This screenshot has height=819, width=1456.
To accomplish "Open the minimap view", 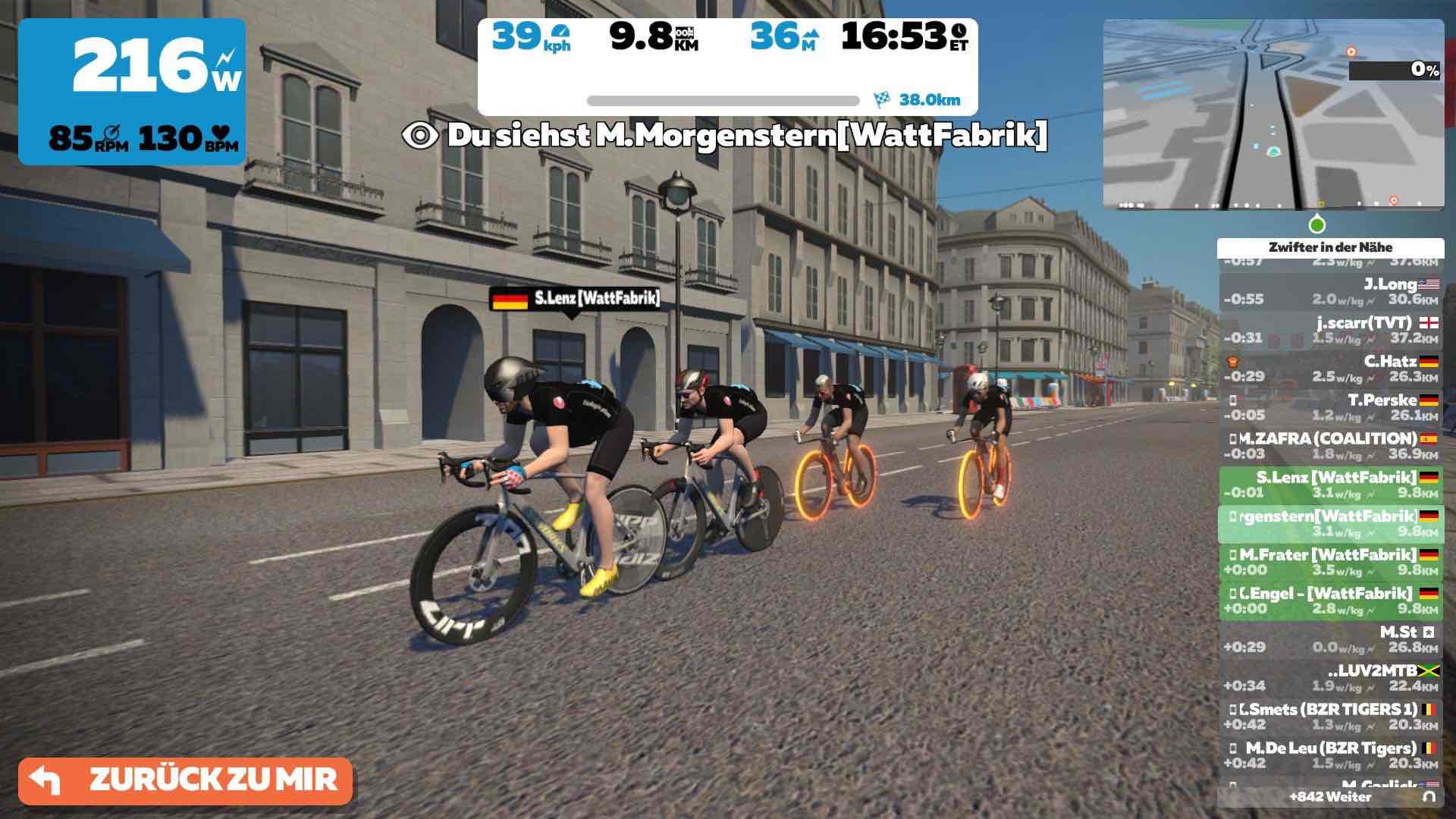I will 1273,115.
